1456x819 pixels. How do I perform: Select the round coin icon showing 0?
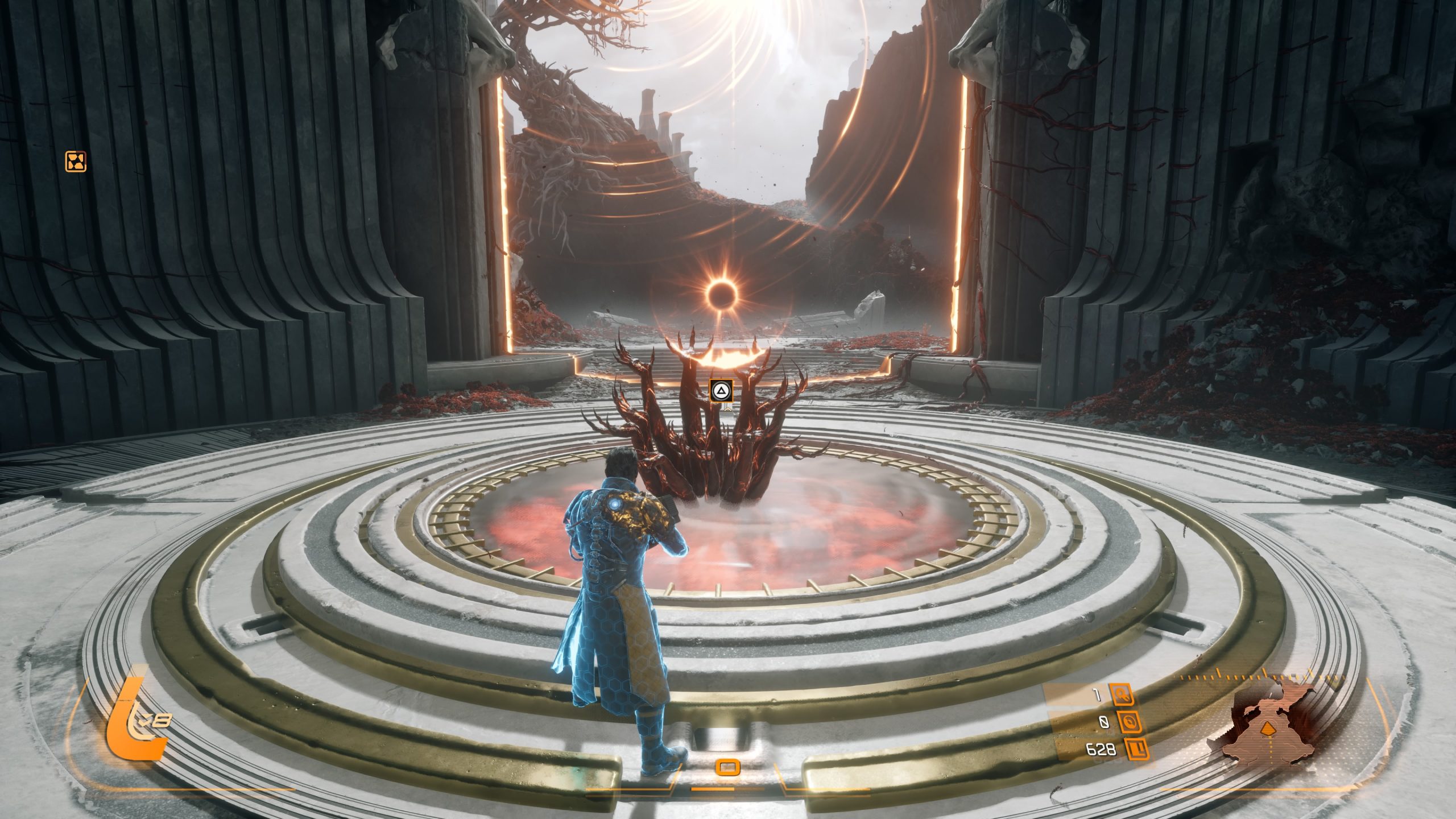[1128, 722]
